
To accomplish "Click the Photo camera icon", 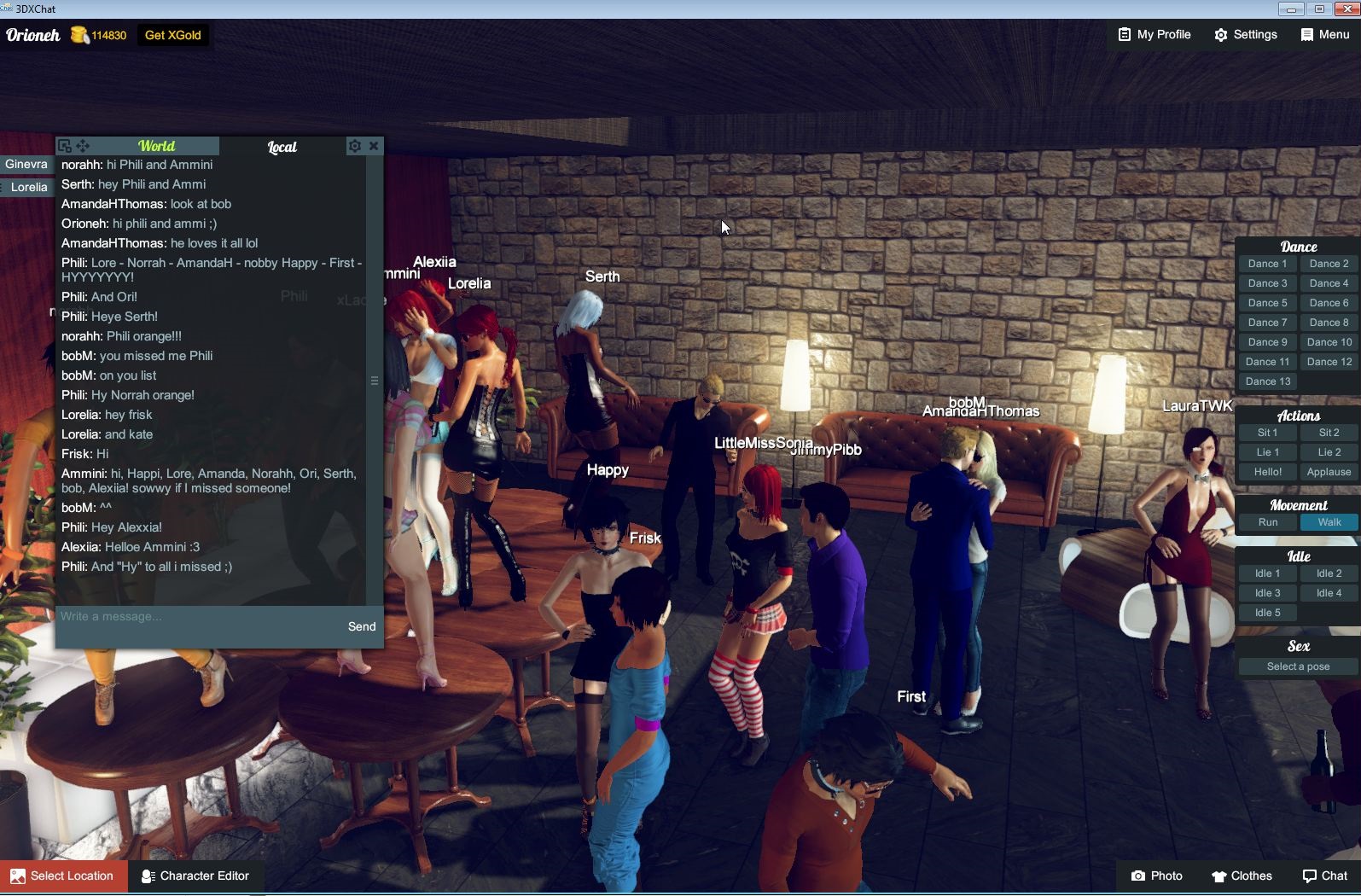I will tap(1139, 876).
